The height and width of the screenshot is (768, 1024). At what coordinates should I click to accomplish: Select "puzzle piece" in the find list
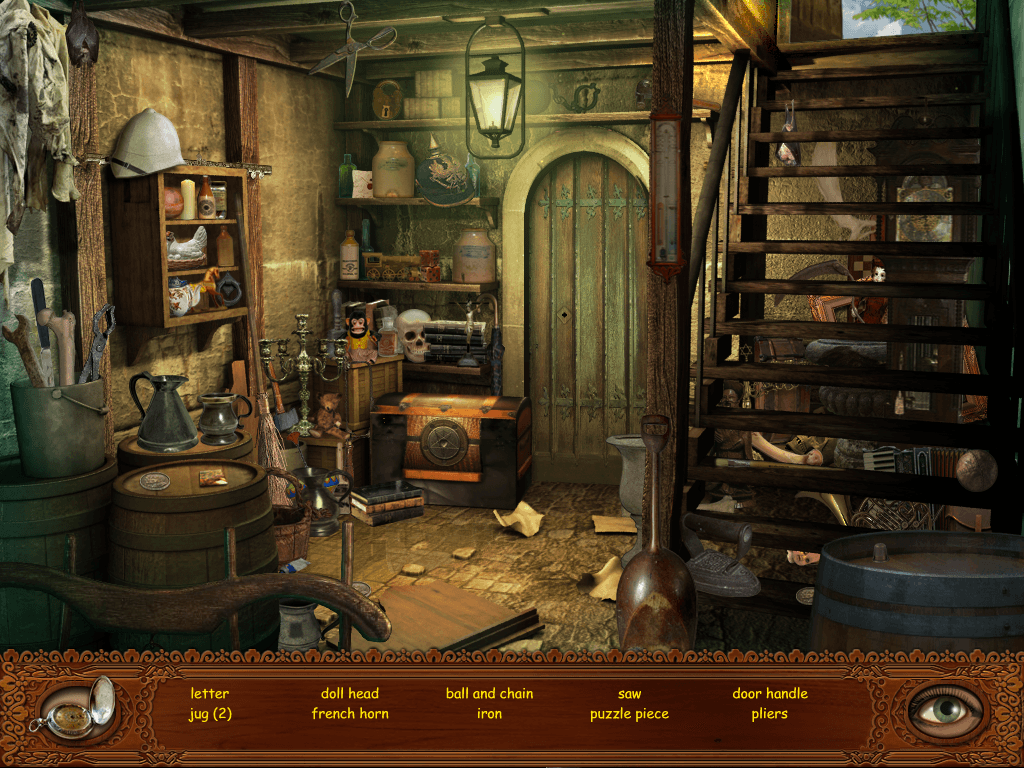(x=629, y=714)
